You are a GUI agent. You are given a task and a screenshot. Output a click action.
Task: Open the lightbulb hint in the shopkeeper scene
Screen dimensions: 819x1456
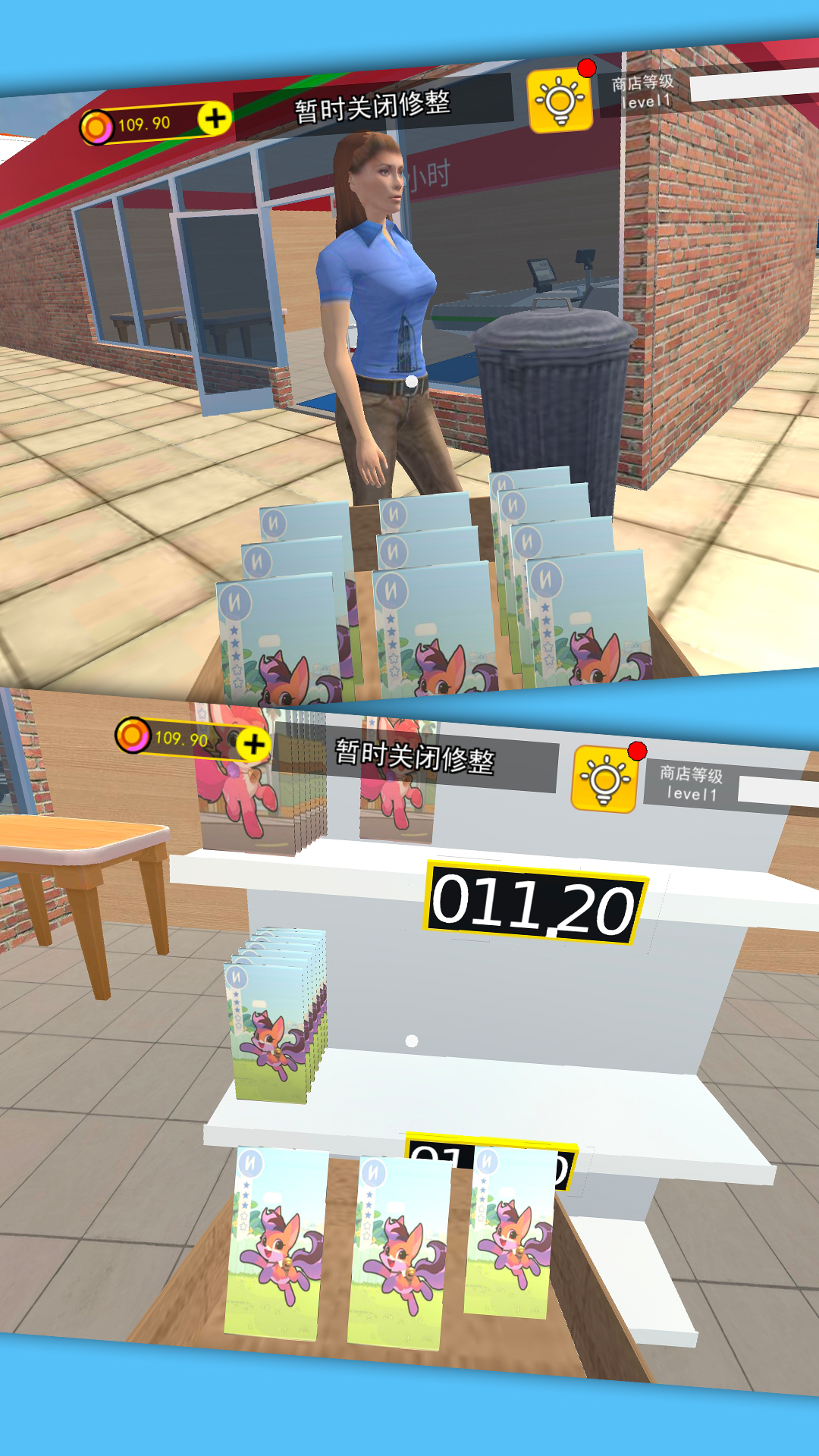(x=560, y=101)
